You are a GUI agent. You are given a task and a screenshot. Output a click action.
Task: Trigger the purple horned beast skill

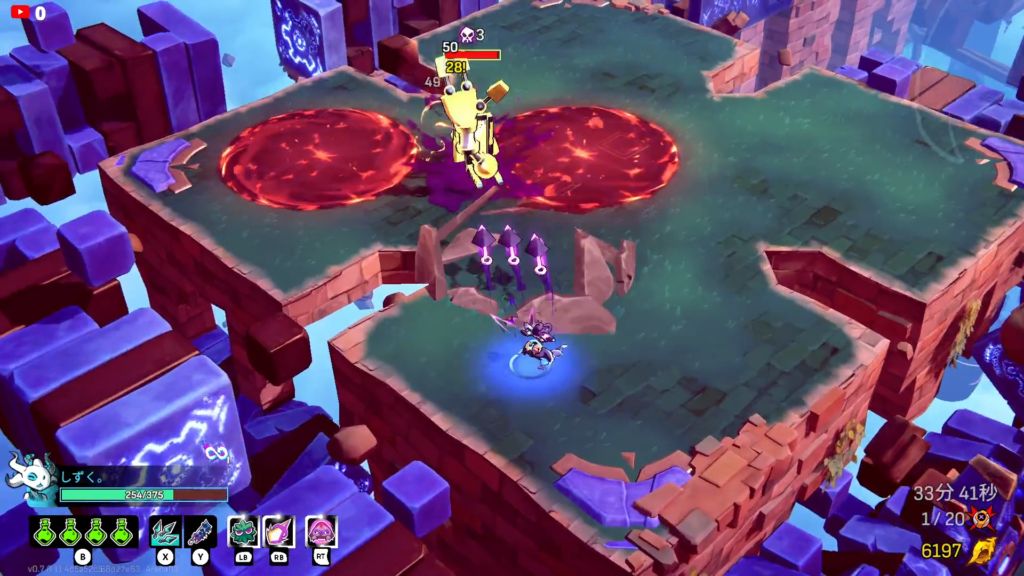tap(279, 531)
